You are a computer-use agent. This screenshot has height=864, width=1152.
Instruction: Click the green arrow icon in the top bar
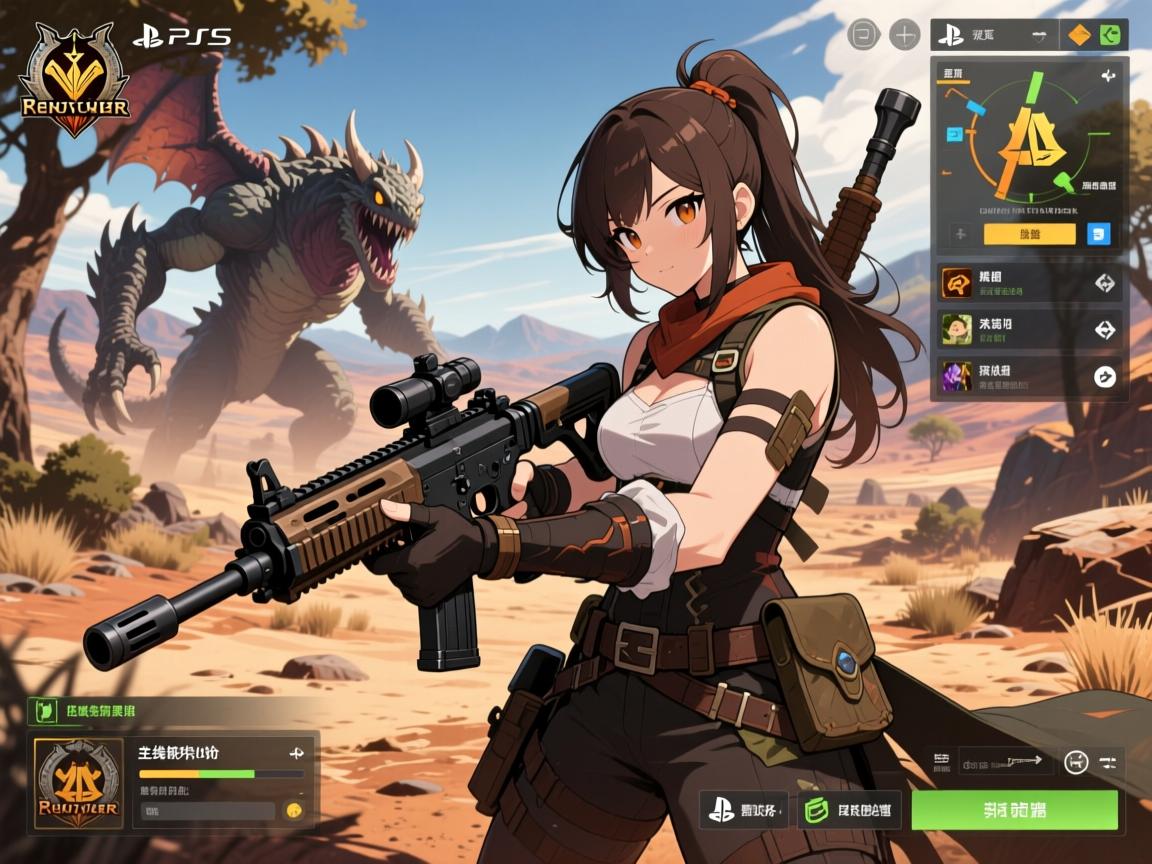tap(1110, 35)
